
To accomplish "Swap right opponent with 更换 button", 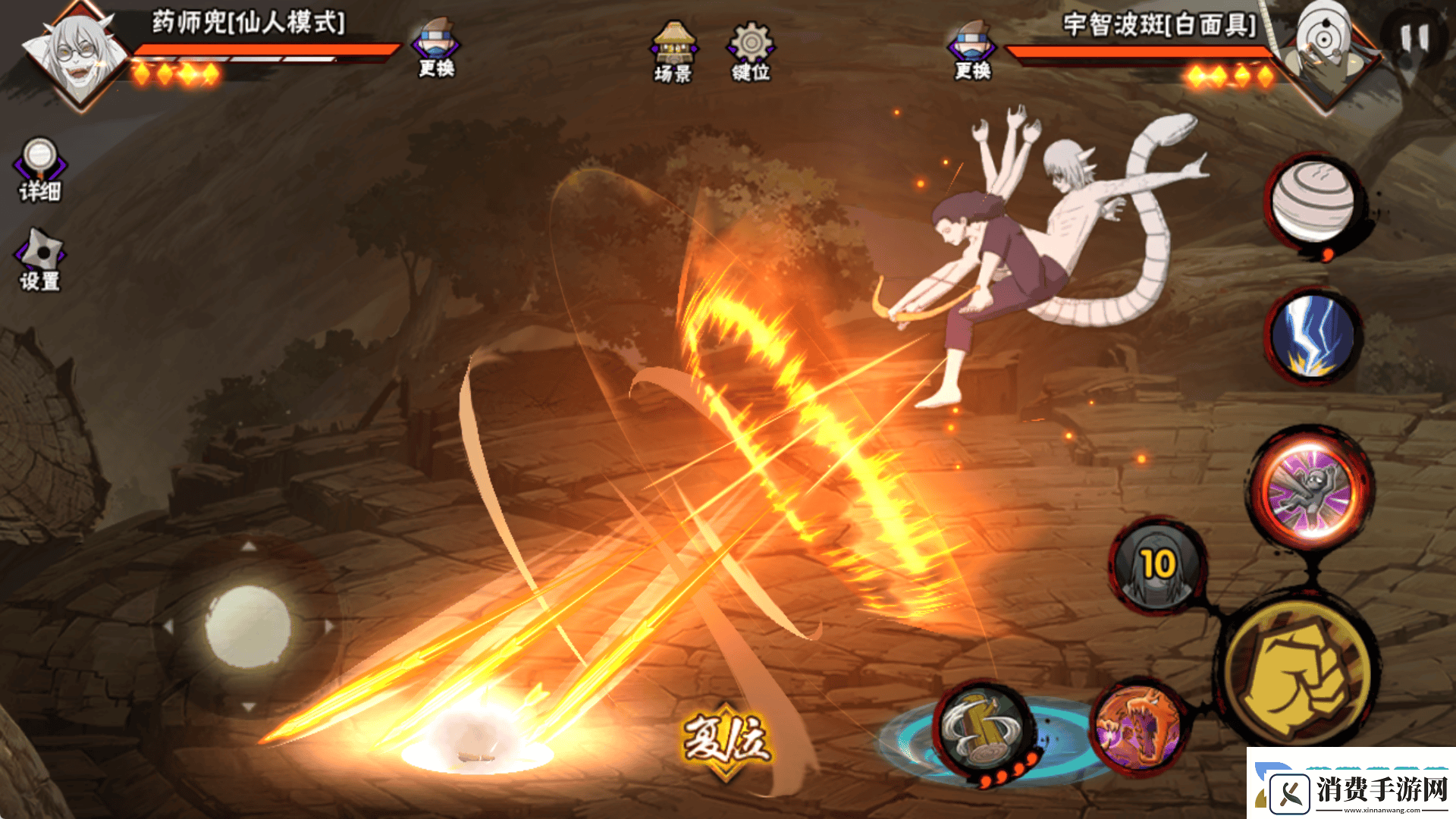I will pyautogui.click(x=973, y=50).
